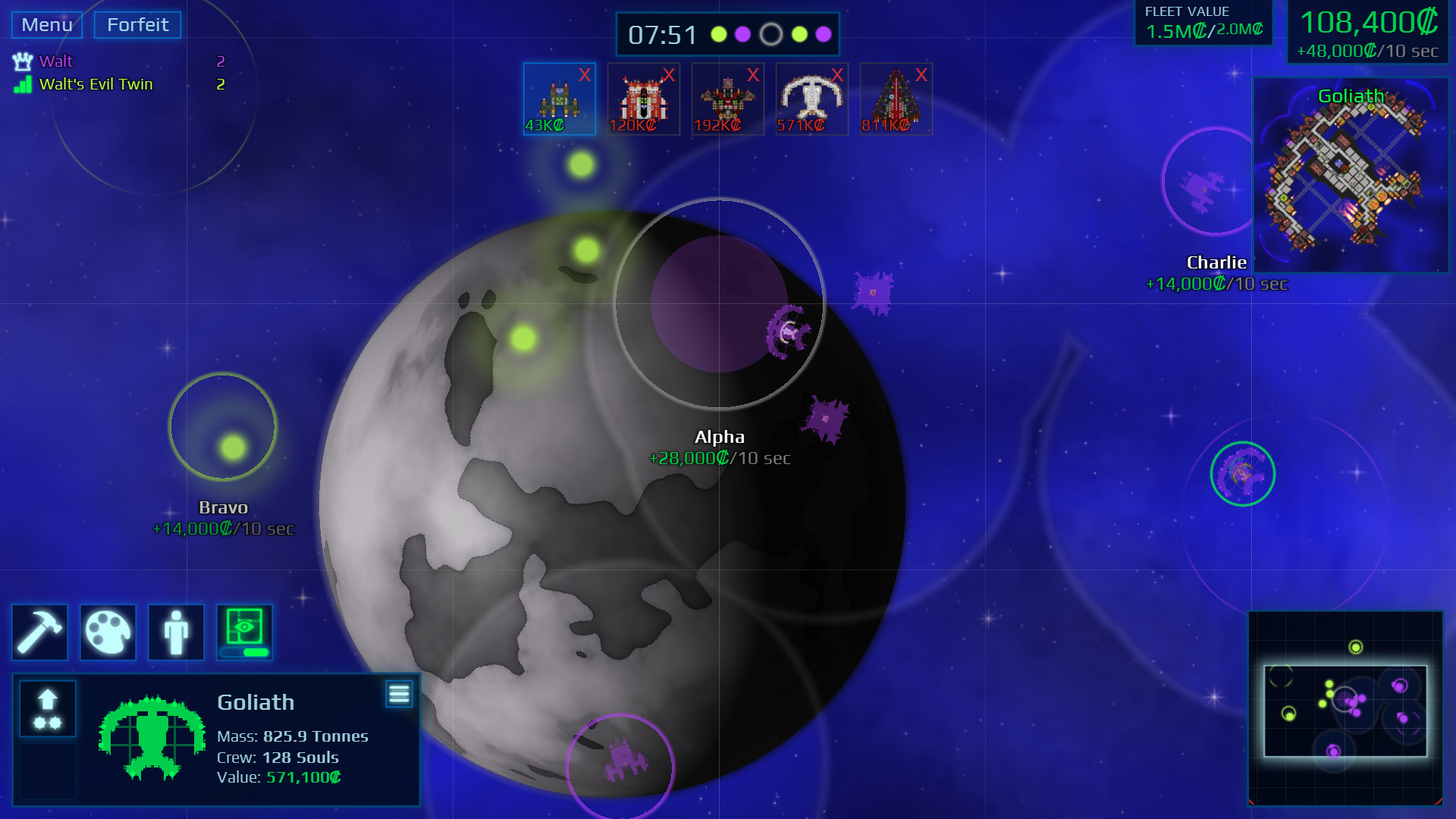This screenshot has width=1456, height=819.
Task: Click the Goliath preview panel in the top right
Action: click(x=1354, y=174)
